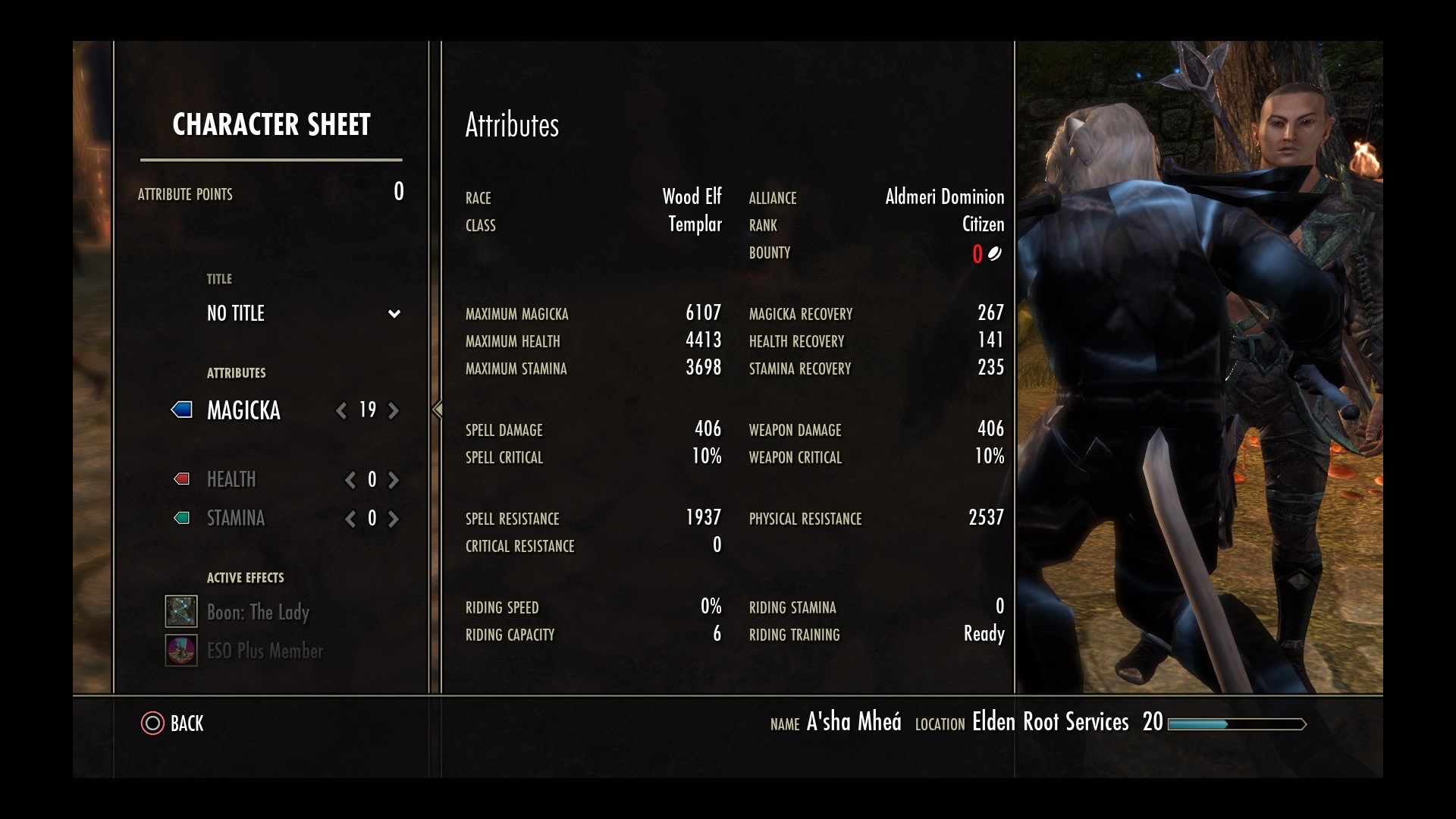Image resolution: width=1456 pixels, height=819 pixels.
Task: Select the location Elden Root Services
Action: (1050, 722)
